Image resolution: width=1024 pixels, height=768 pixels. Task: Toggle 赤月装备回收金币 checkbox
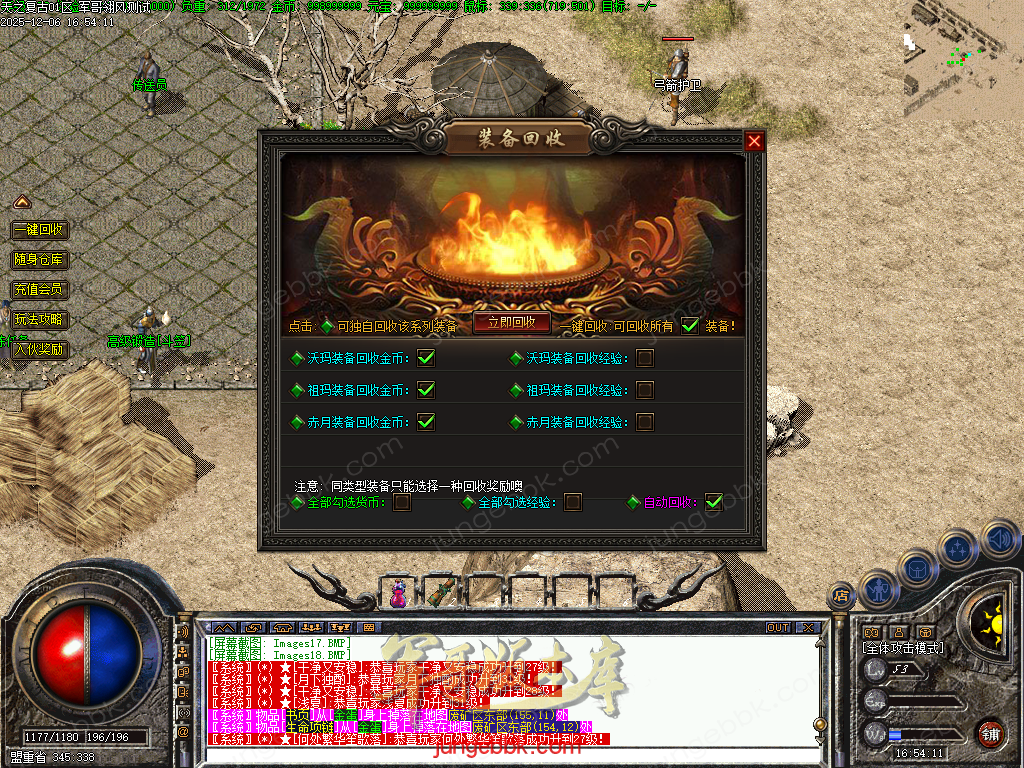(x=426, y=422)
